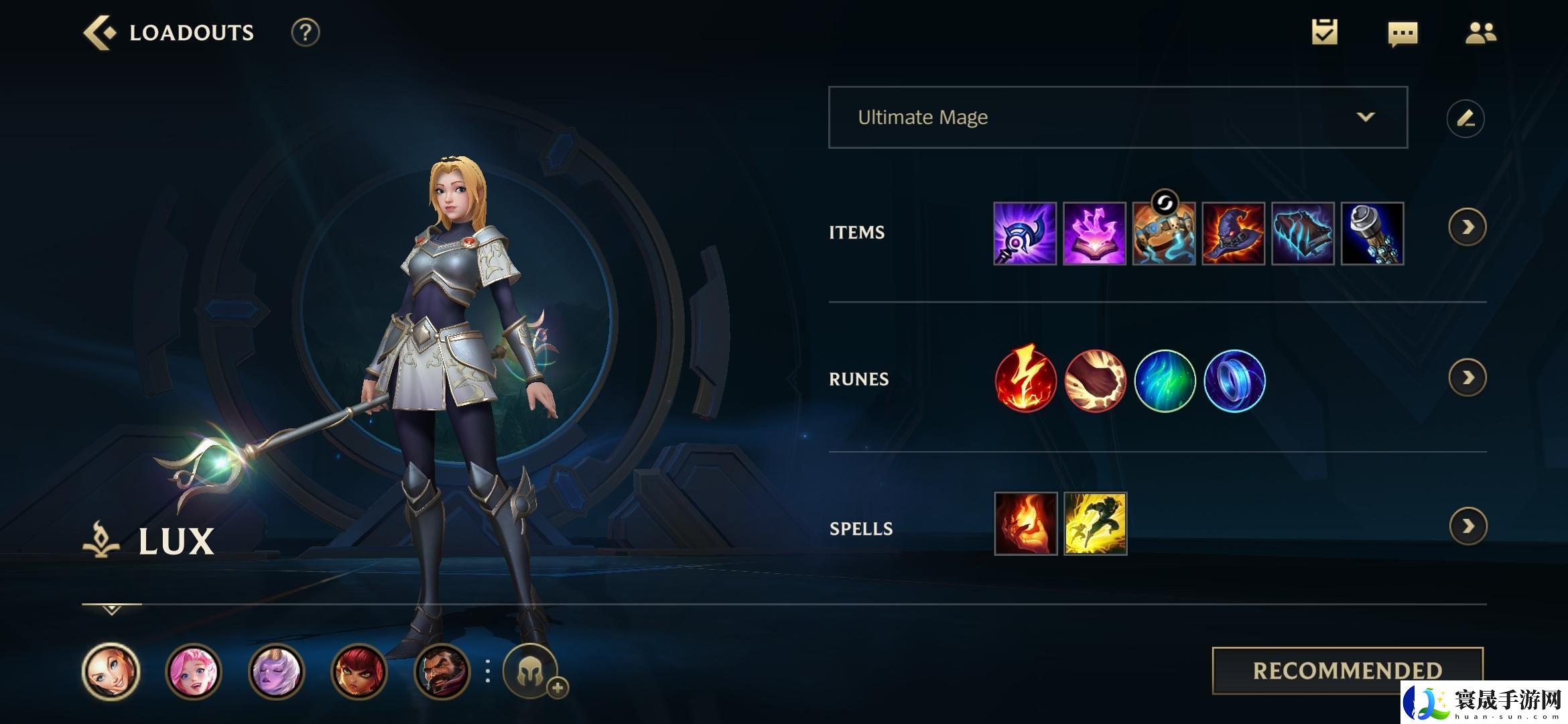Screen dimensions: 1568x724
Task: Open the tasks checklist icon
Action: point(1324,33)
